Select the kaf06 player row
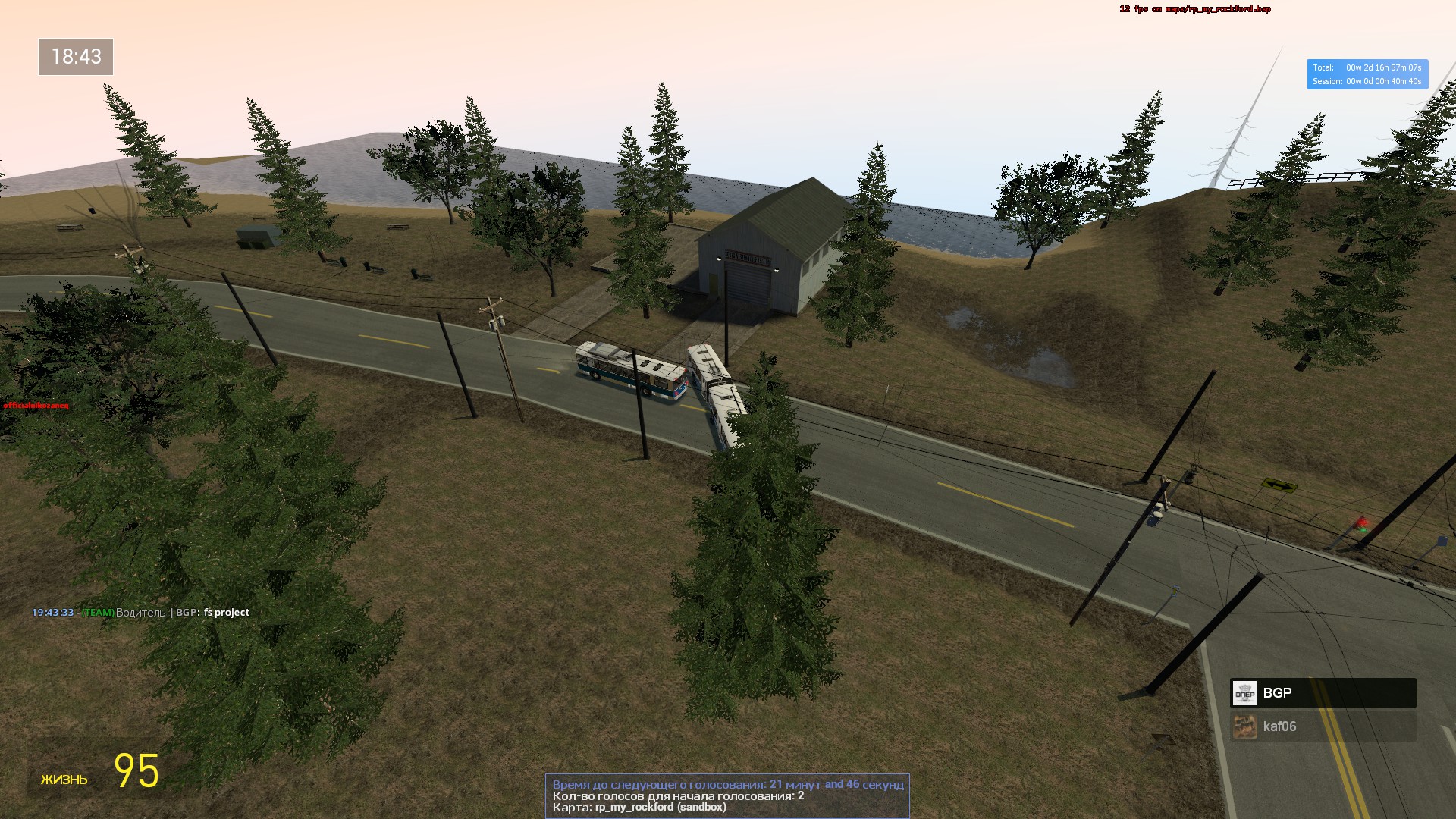Screen dimensions: 1456x819 (x=1323, y=726)
